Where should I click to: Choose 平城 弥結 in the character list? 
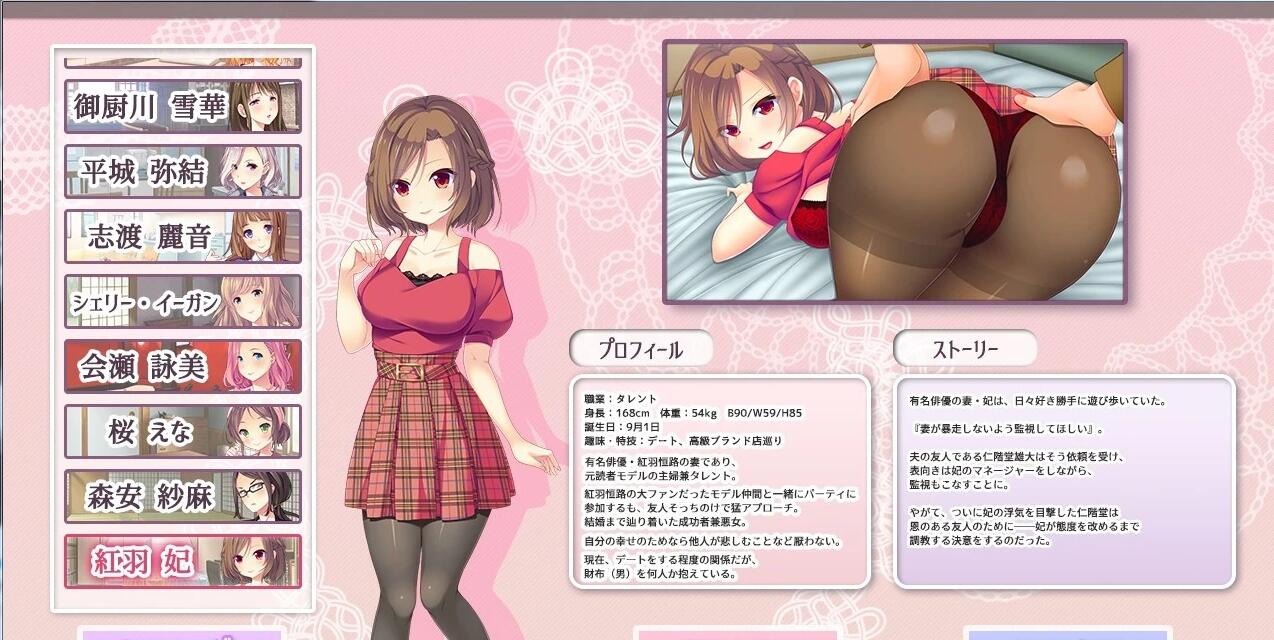click(x=183, y=171)
